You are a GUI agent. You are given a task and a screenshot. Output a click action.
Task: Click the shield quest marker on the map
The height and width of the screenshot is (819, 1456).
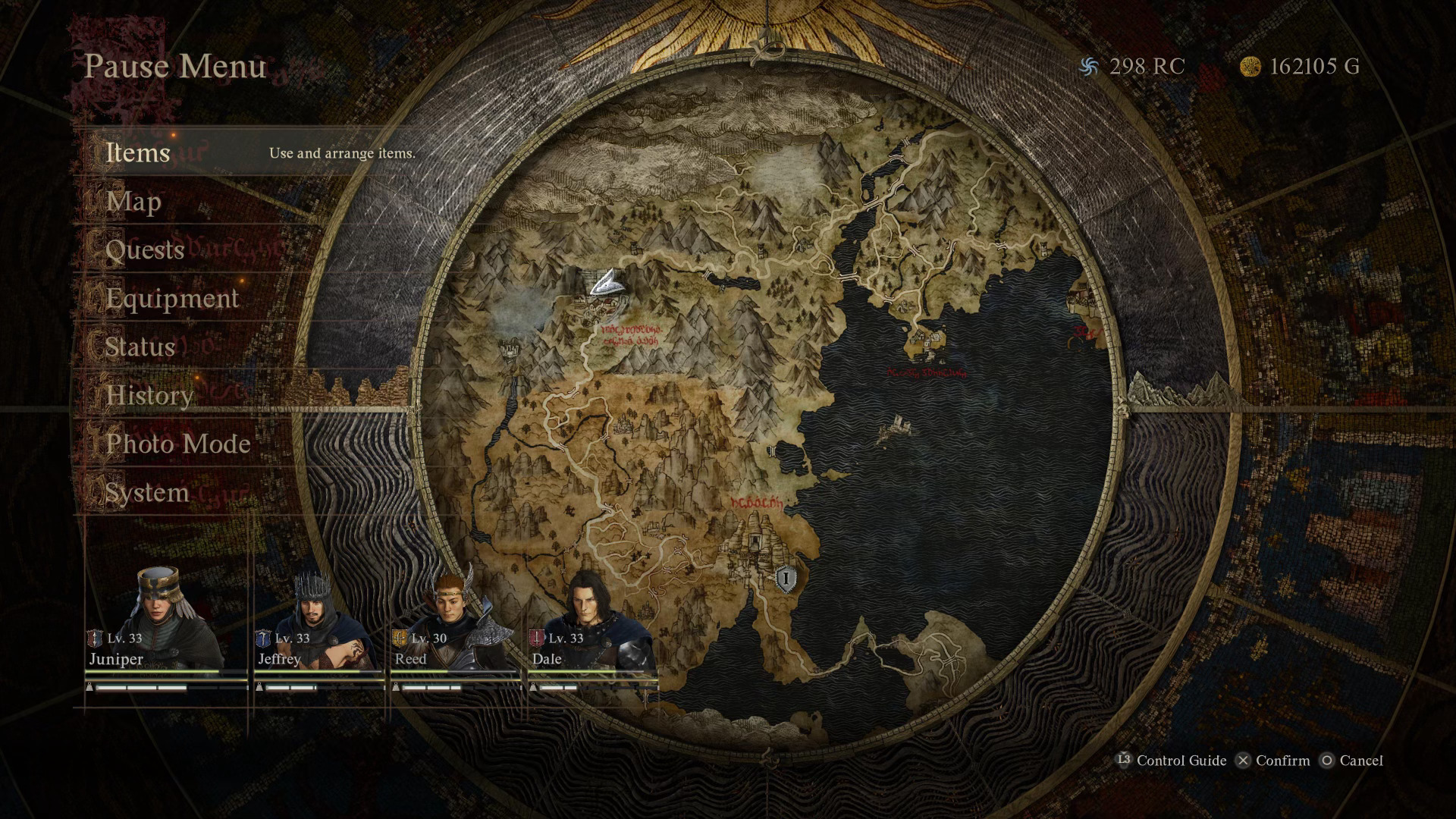[x=786, y=580]
